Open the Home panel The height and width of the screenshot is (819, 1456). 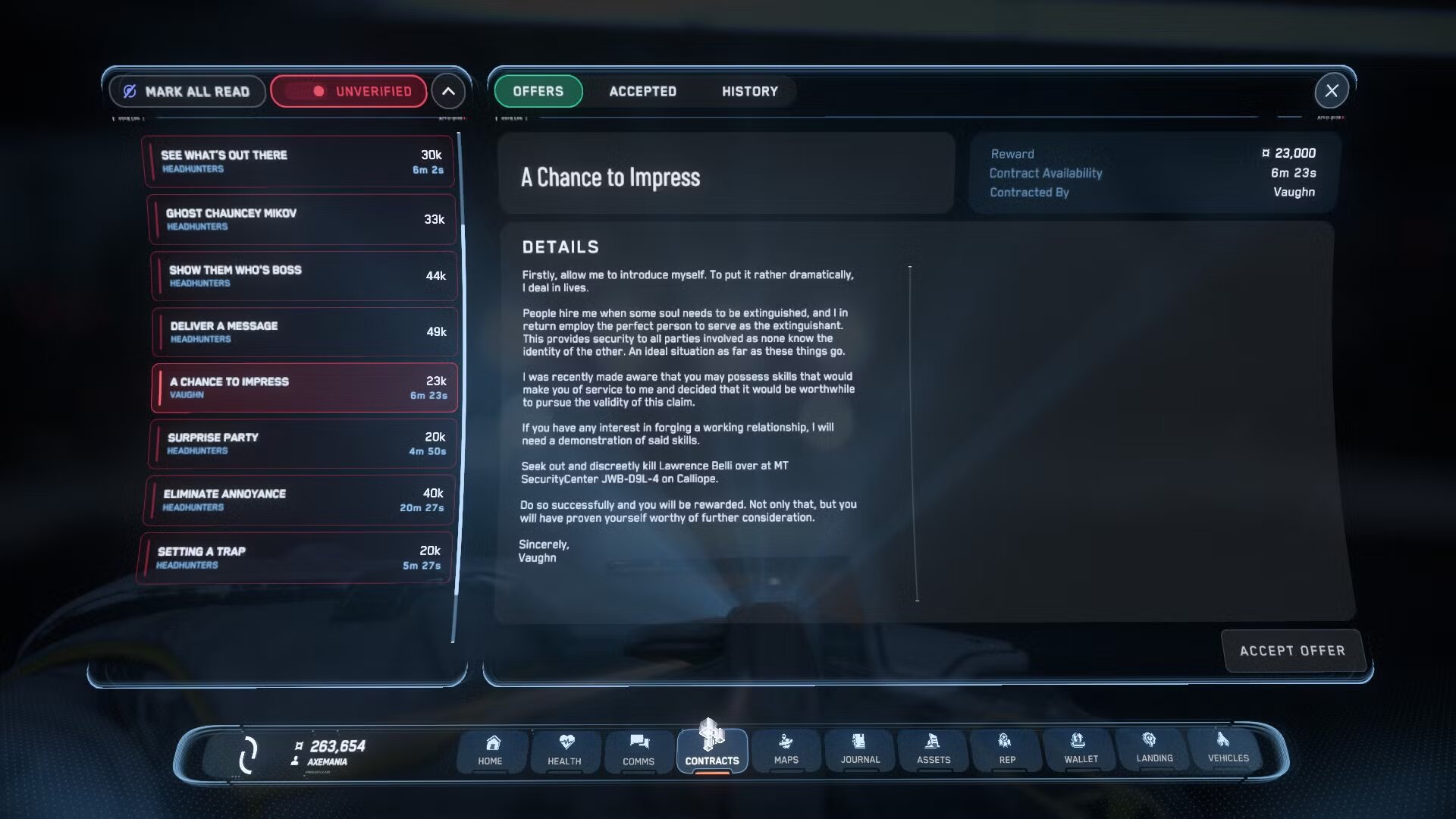491,752
